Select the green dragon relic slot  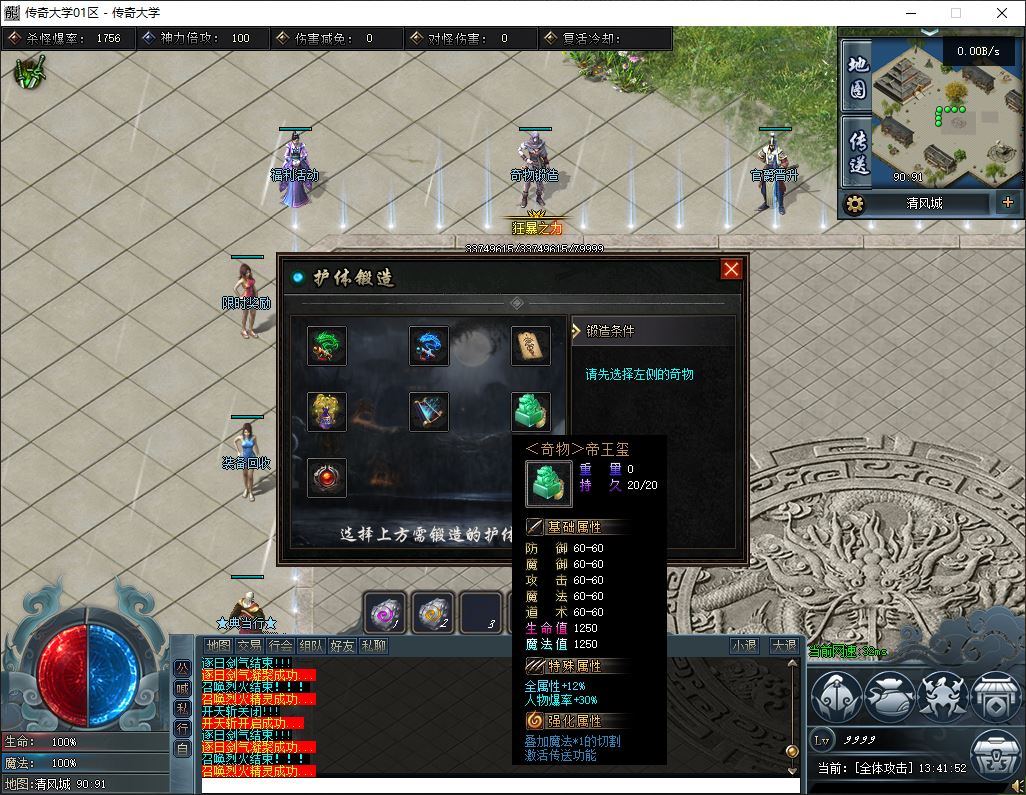coord(327,346)
